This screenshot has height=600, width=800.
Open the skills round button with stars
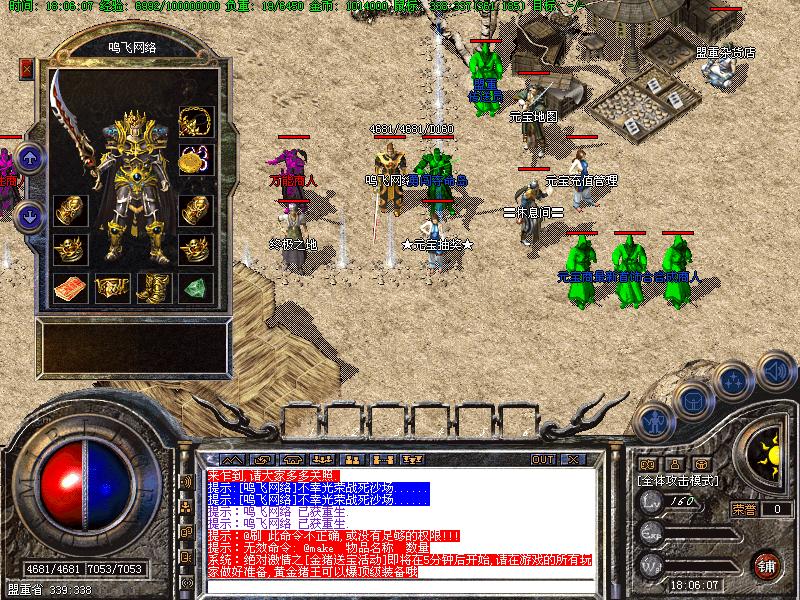pyautogui.click(x=734, y=382)
